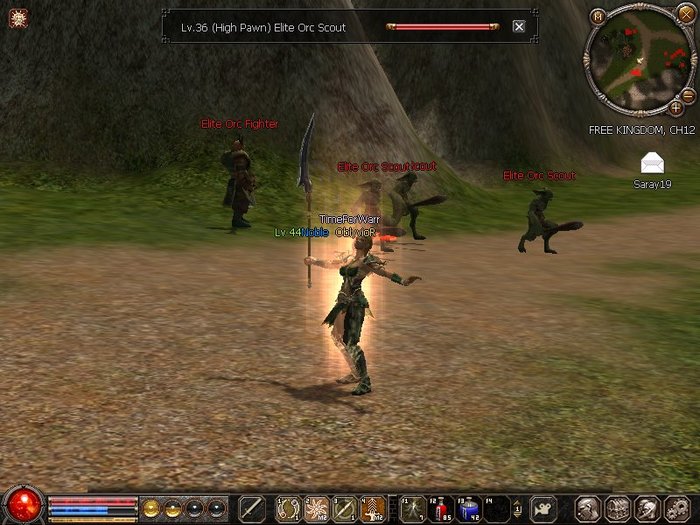Zoom in the minimap with plus button
This screenshot has height=525, width=700.
point(676,107)
